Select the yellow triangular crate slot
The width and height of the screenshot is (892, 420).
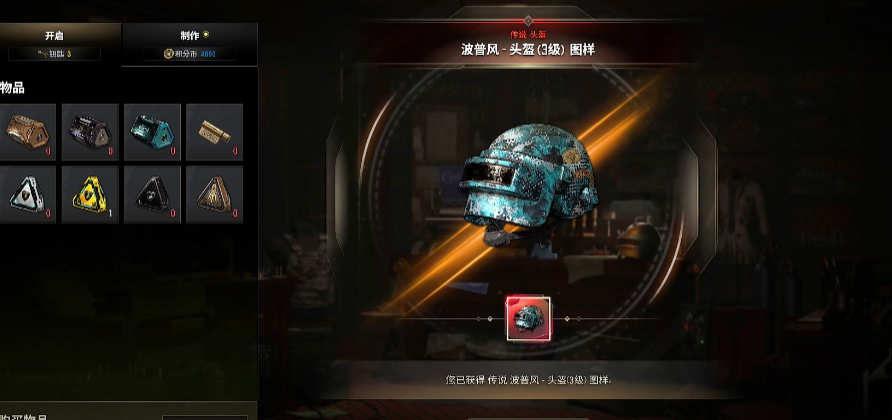[x=90, y=194]
